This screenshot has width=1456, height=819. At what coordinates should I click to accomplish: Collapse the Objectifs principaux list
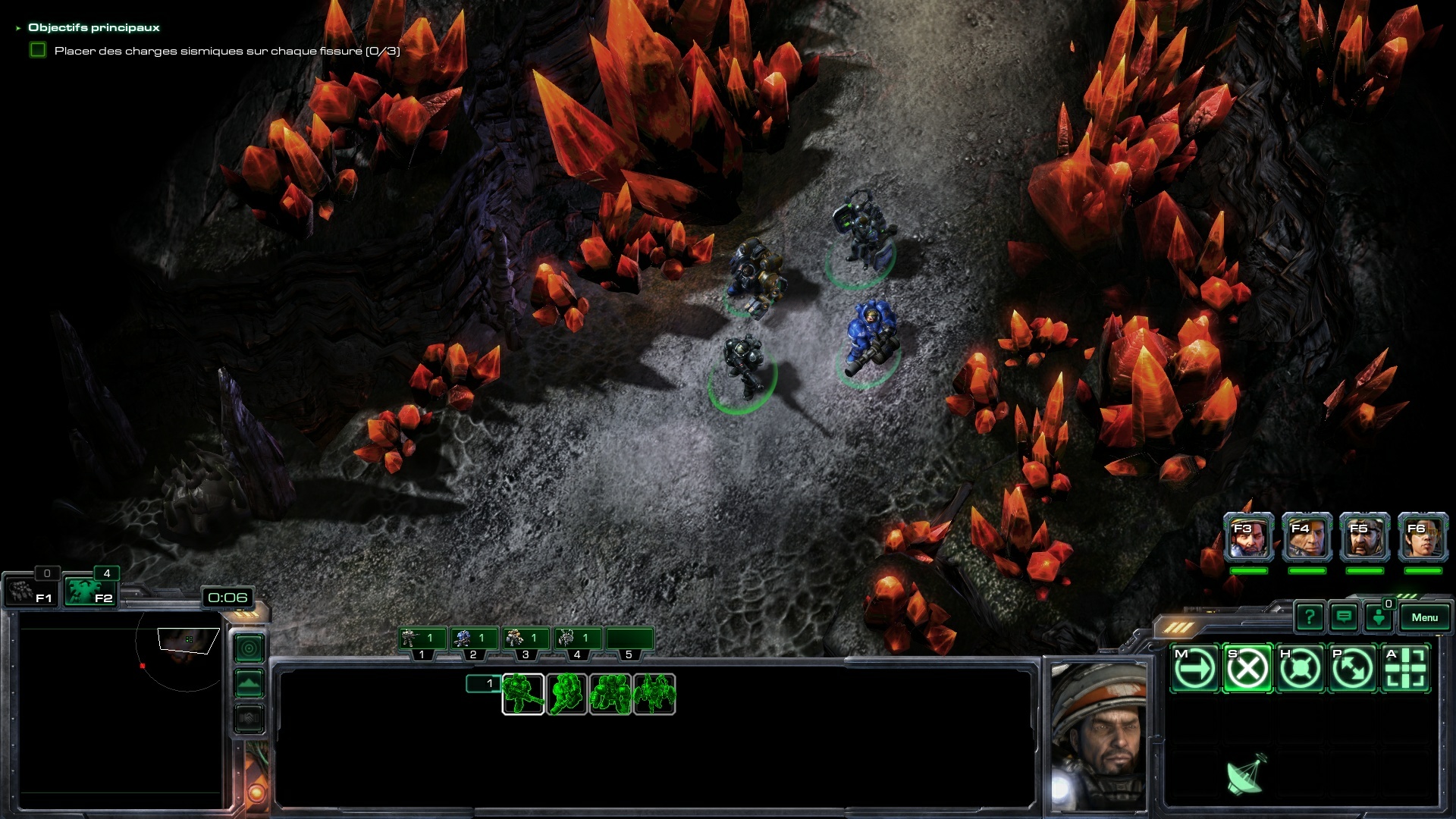click(x=18, y=28)
